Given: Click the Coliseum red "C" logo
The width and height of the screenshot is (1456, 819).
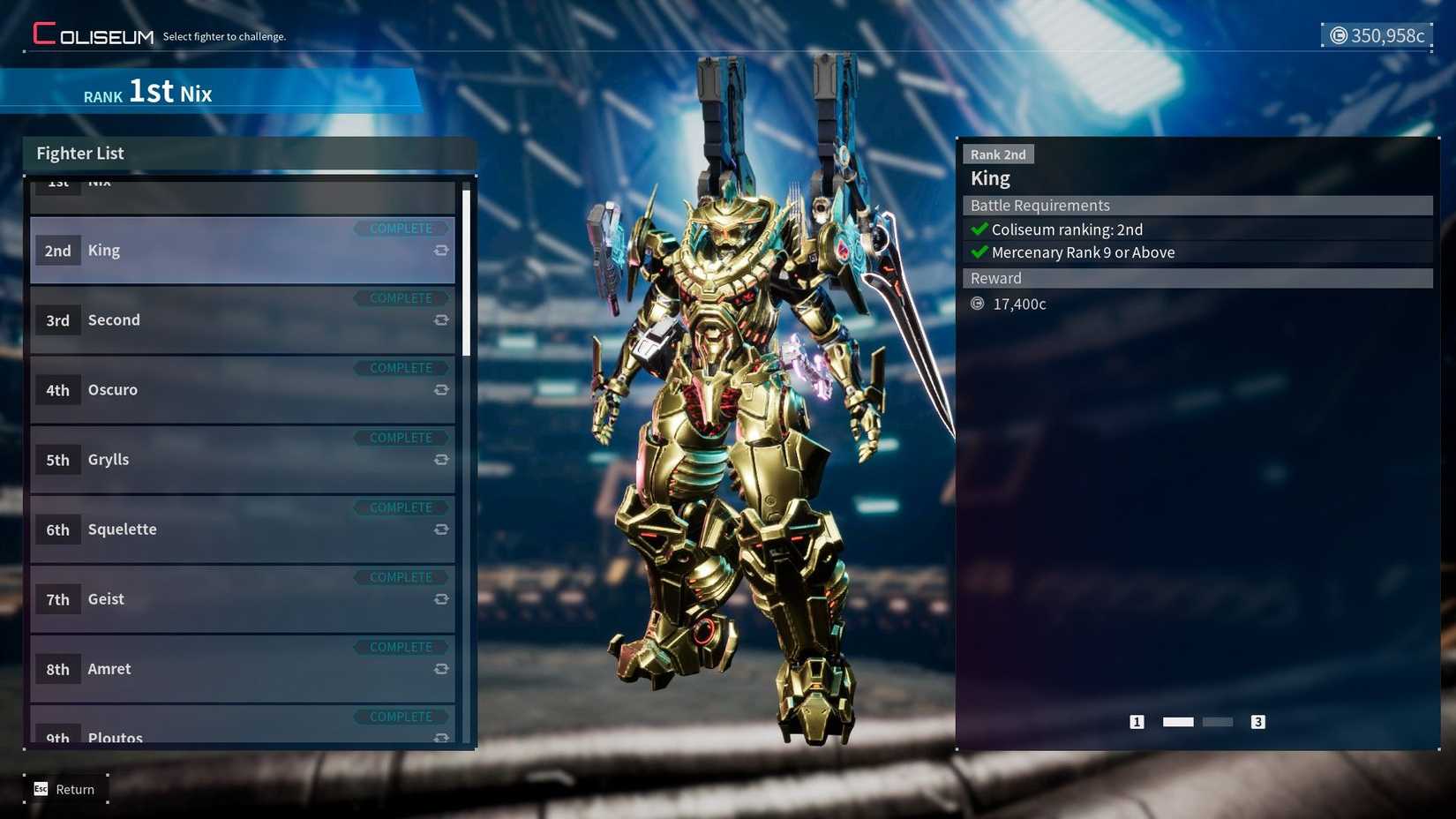Looking at the screenshot, I should 41,33.
